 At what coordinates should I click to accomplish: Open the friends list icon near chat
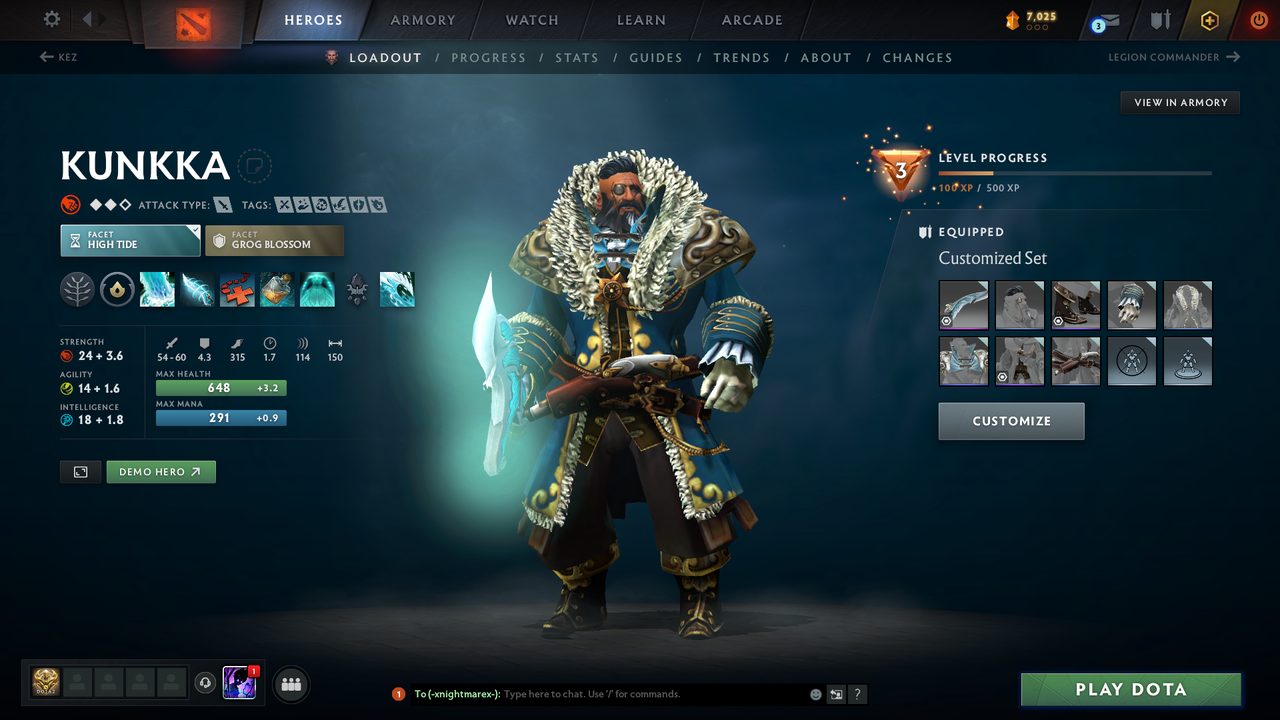pyautogui.click(x=290, y=684)
